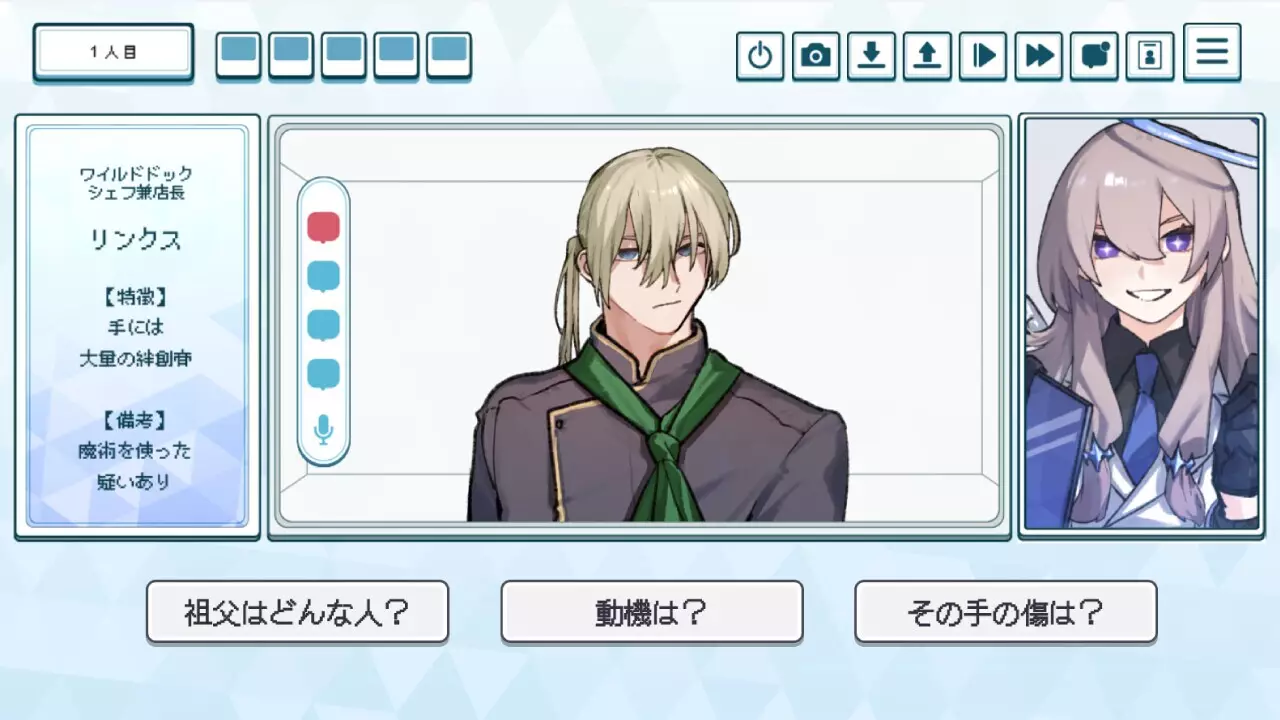Viewport: 1280px width, 720px height.
Task: Ask the question 動機は？
Action: (651, 612)
